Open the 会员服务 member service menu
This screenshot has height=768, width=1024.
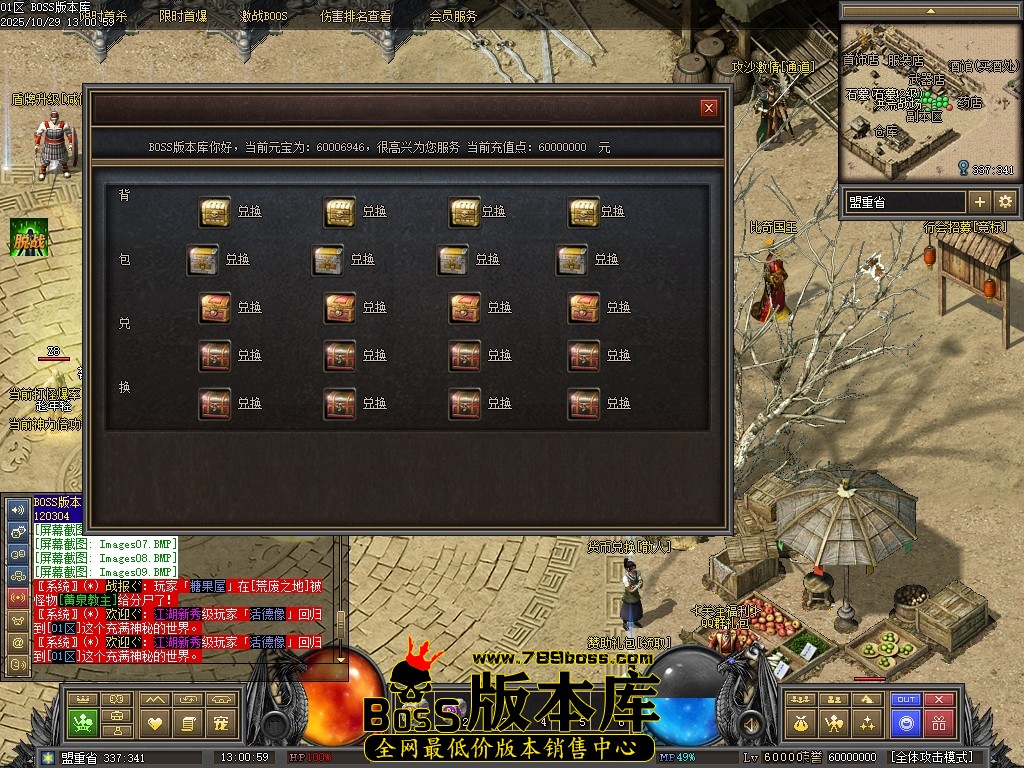[x=453, y=16]
